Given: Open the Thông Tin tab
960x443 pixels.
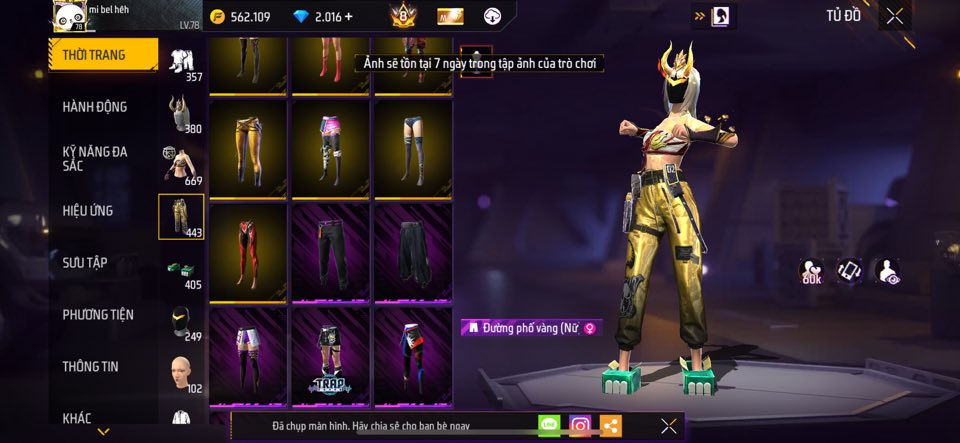Looking at the screenshot, I should click(90, 367).
